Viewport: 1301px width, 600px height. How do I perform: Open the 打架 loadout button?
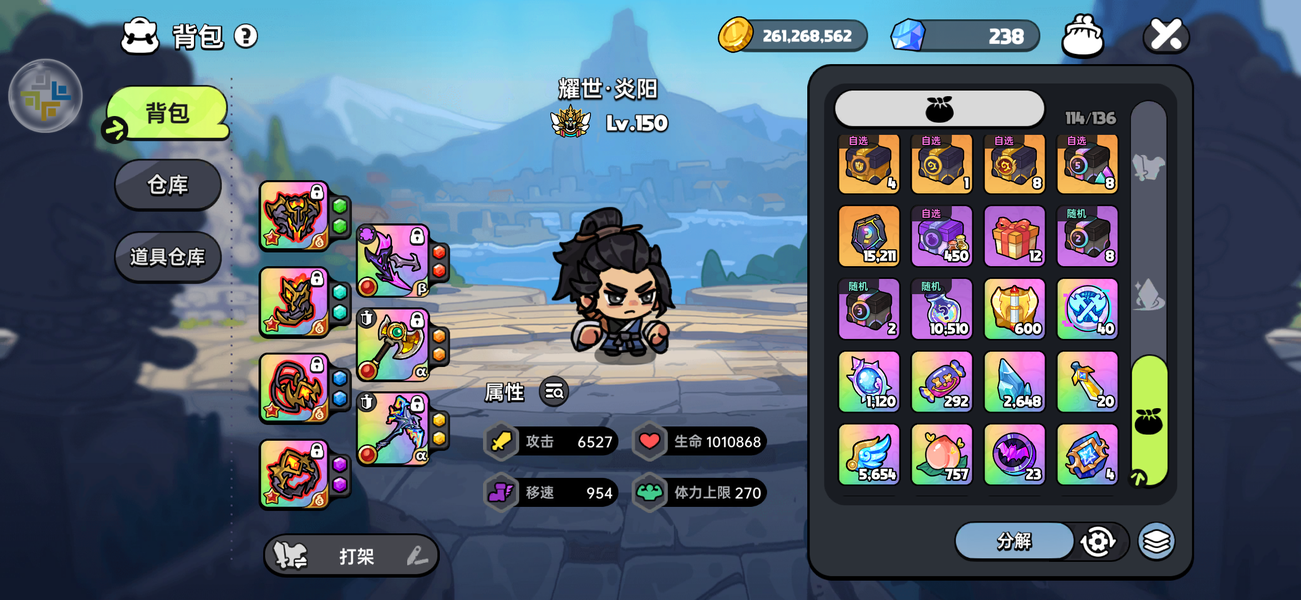[x=351, y=556]
